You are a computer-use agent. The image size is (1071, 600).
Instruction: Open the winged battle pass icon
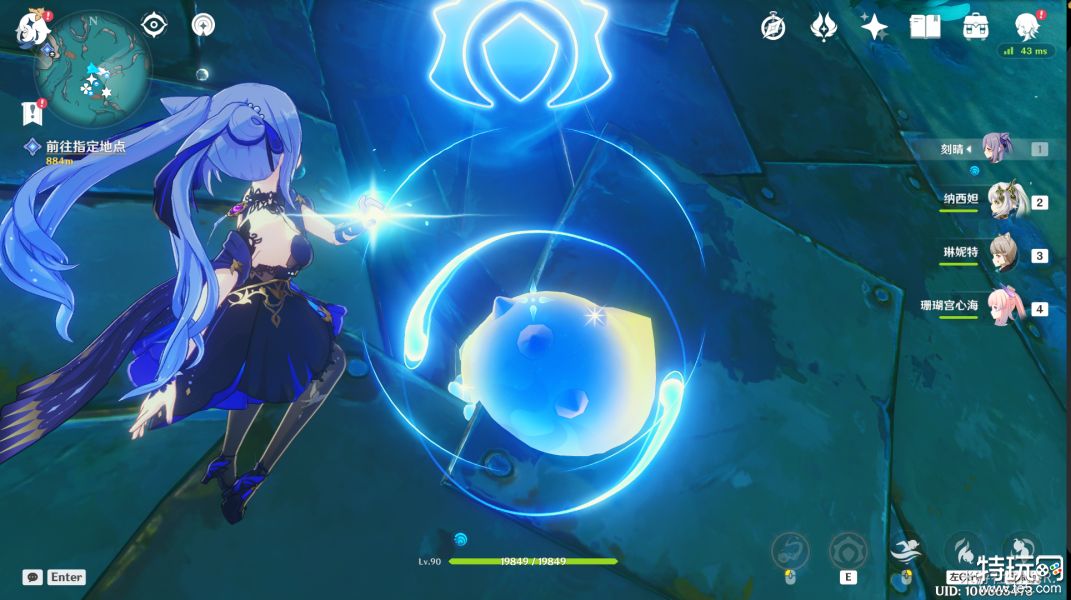coord(823,27)
